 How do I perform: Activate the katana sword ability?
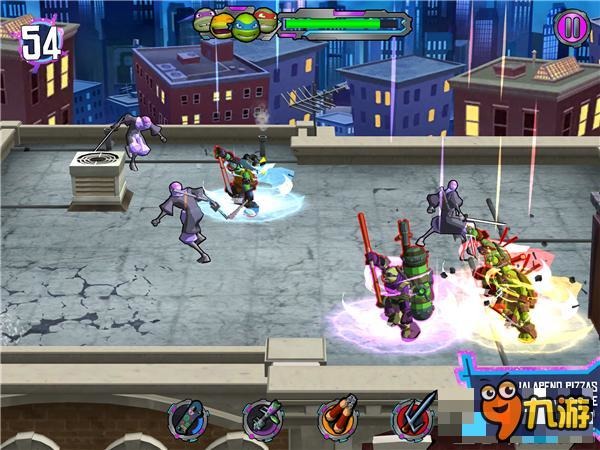pos(412,420)
